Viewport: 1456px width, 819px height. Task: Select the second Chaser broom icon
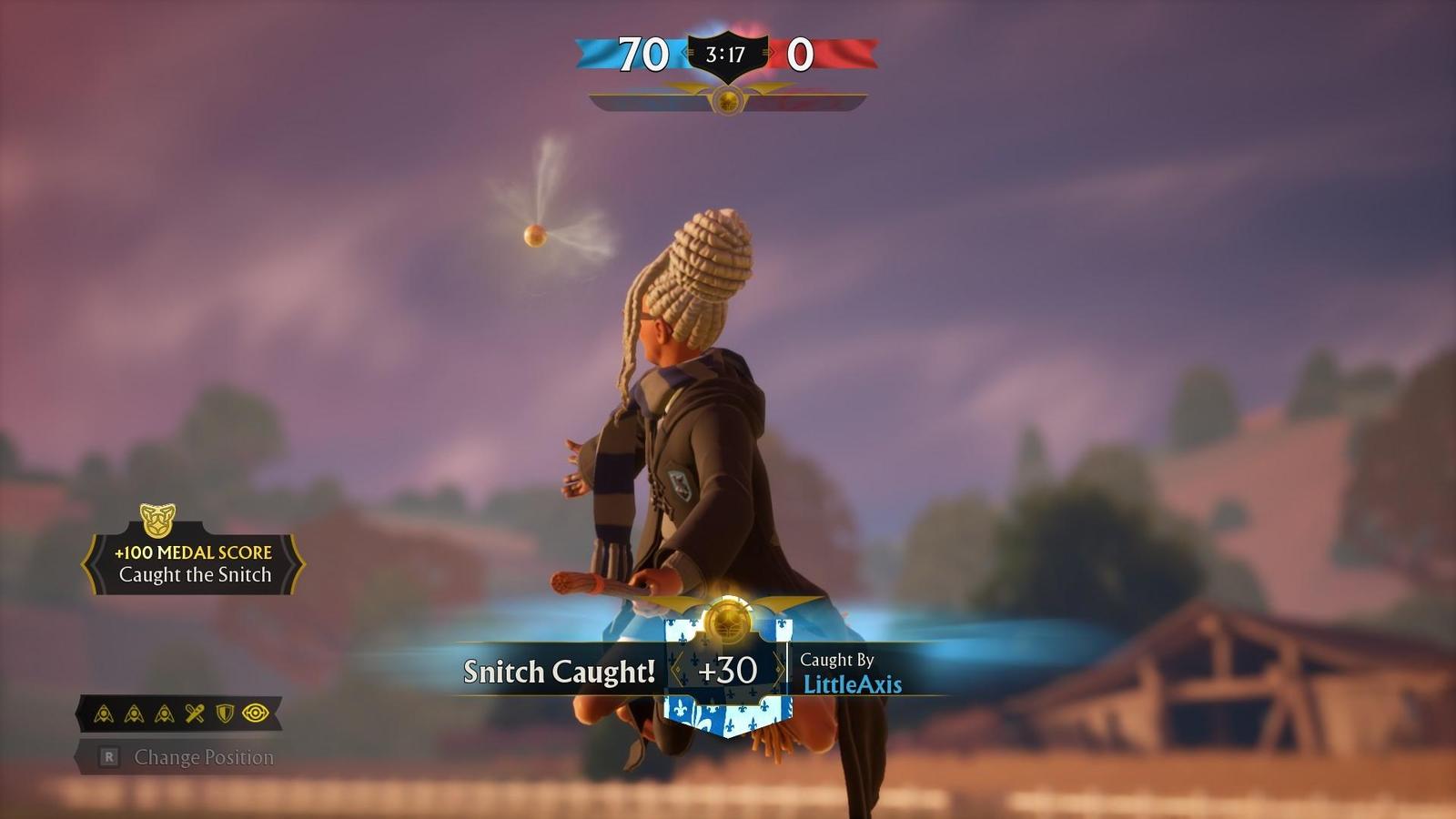(x=133, y=713)
